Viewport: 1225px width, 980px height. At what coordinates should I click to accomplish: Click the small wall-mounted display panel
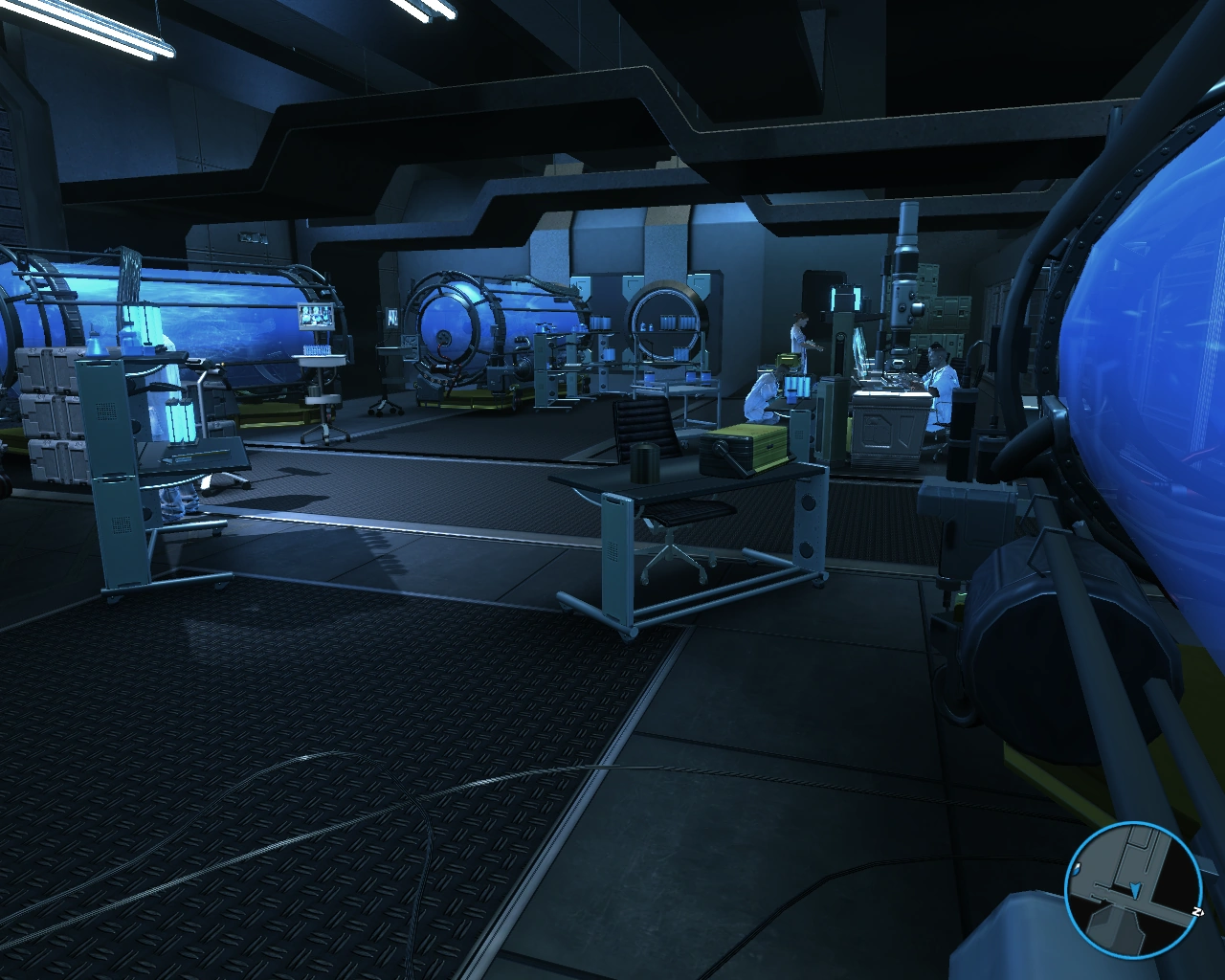[x=391, y=316]
